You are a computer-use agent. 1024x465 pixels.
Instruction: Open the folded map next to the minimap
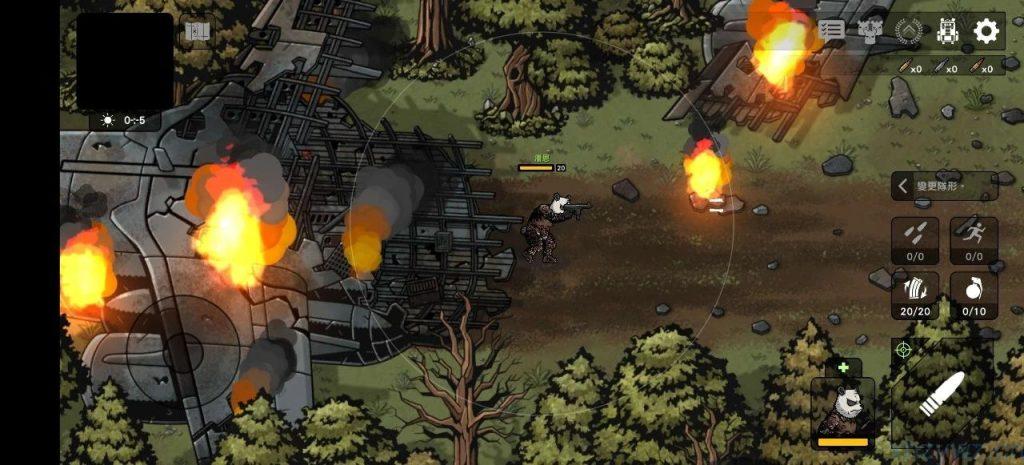[198, 31]
